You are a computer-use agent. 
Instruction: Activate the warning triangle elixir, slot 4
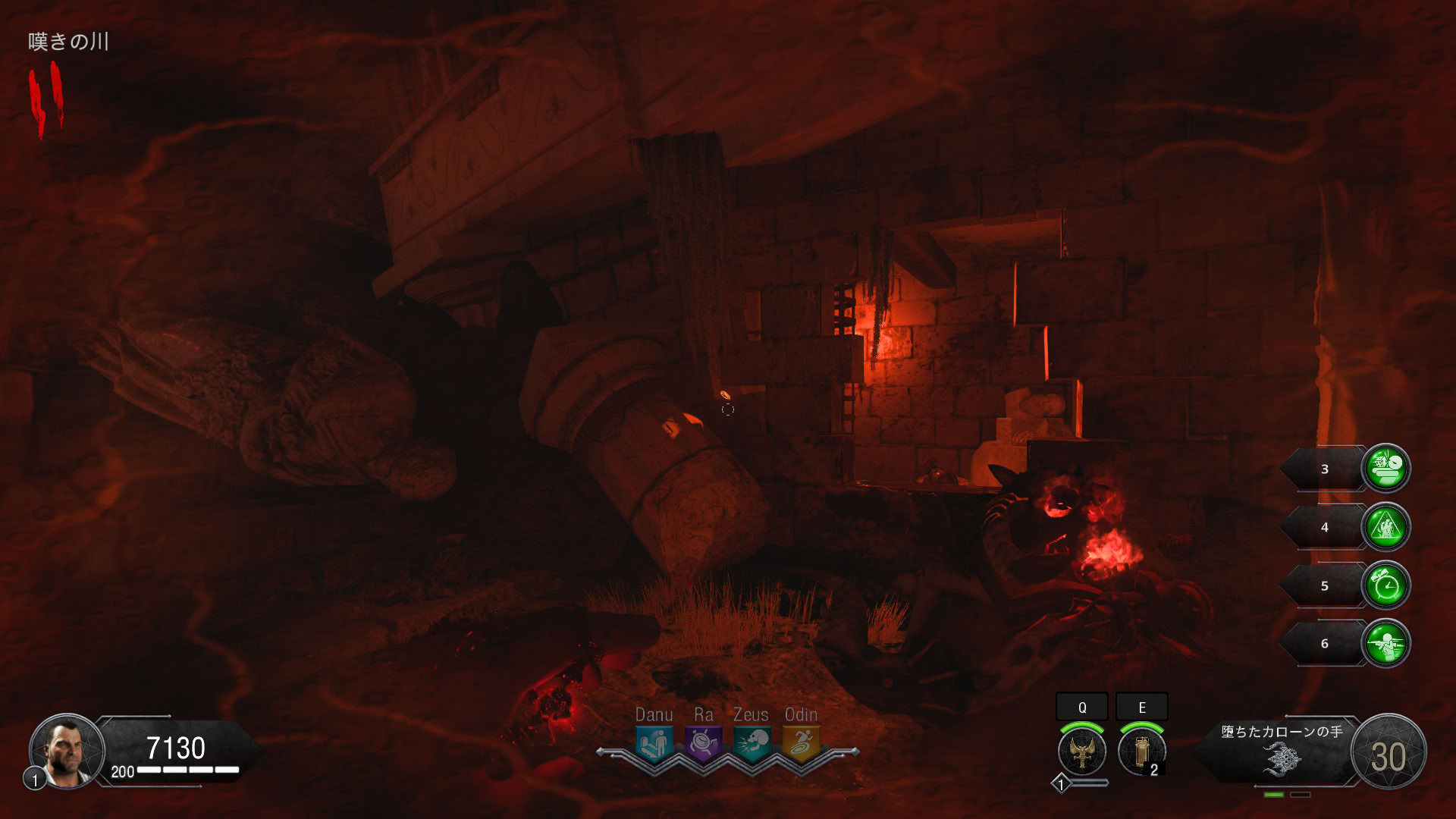pos(1386,527)
